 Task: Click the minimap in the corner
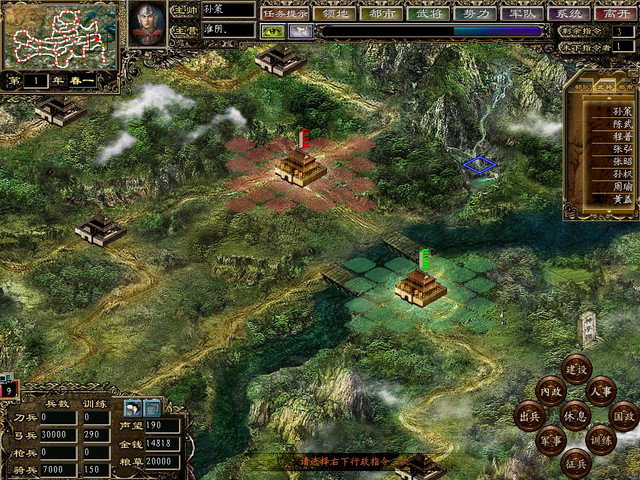(x=57, y=33)
